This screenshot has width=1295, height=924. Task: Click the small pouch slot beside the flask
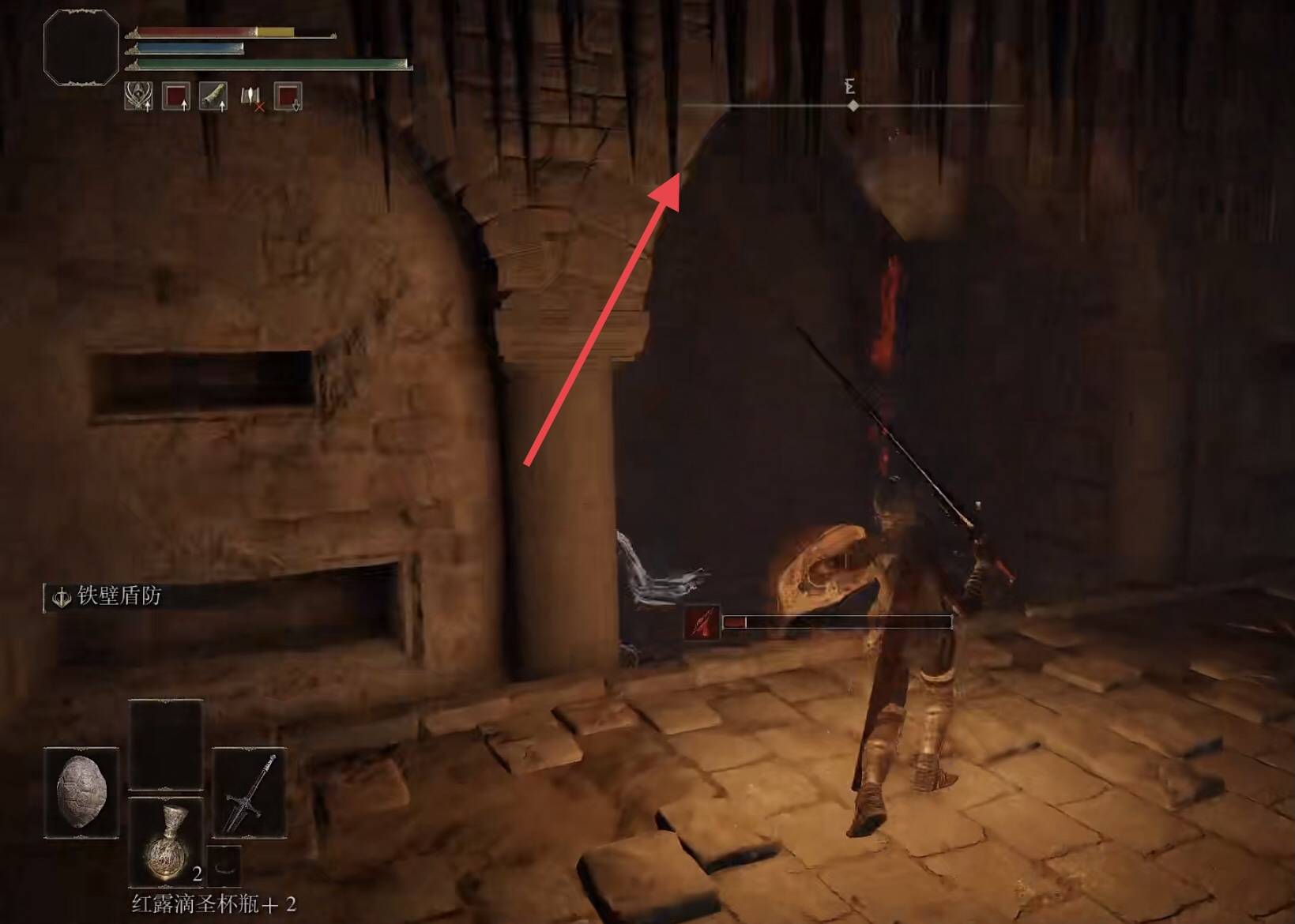tap(224, 864)
